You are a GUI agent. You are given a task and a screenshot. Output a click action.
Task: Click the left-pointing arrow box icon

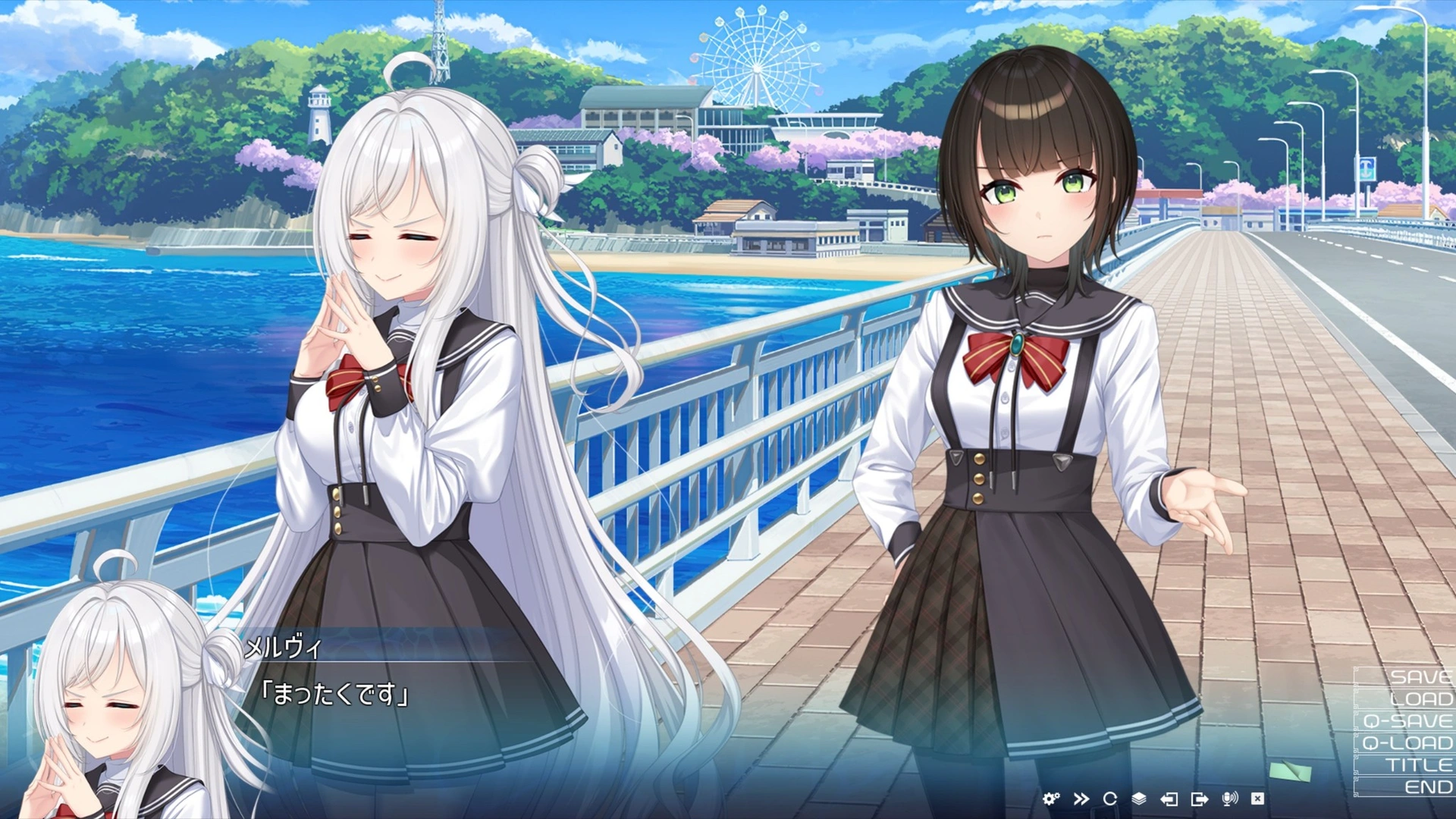[1169, 799]
